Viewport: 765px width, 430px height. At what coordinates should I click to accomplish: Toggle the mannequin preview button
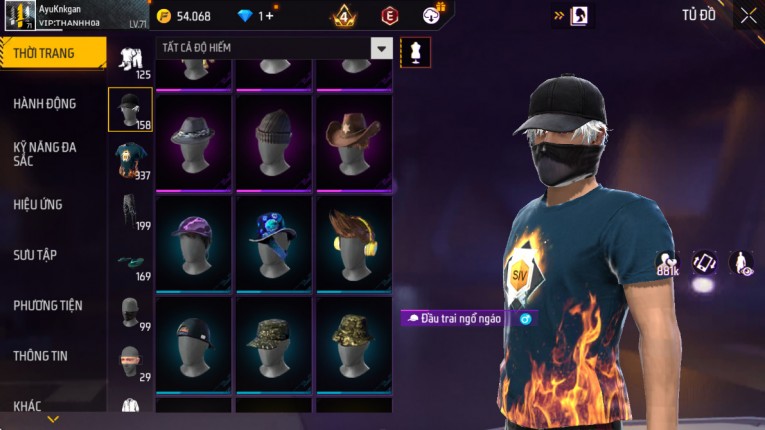tap(415, 52)
